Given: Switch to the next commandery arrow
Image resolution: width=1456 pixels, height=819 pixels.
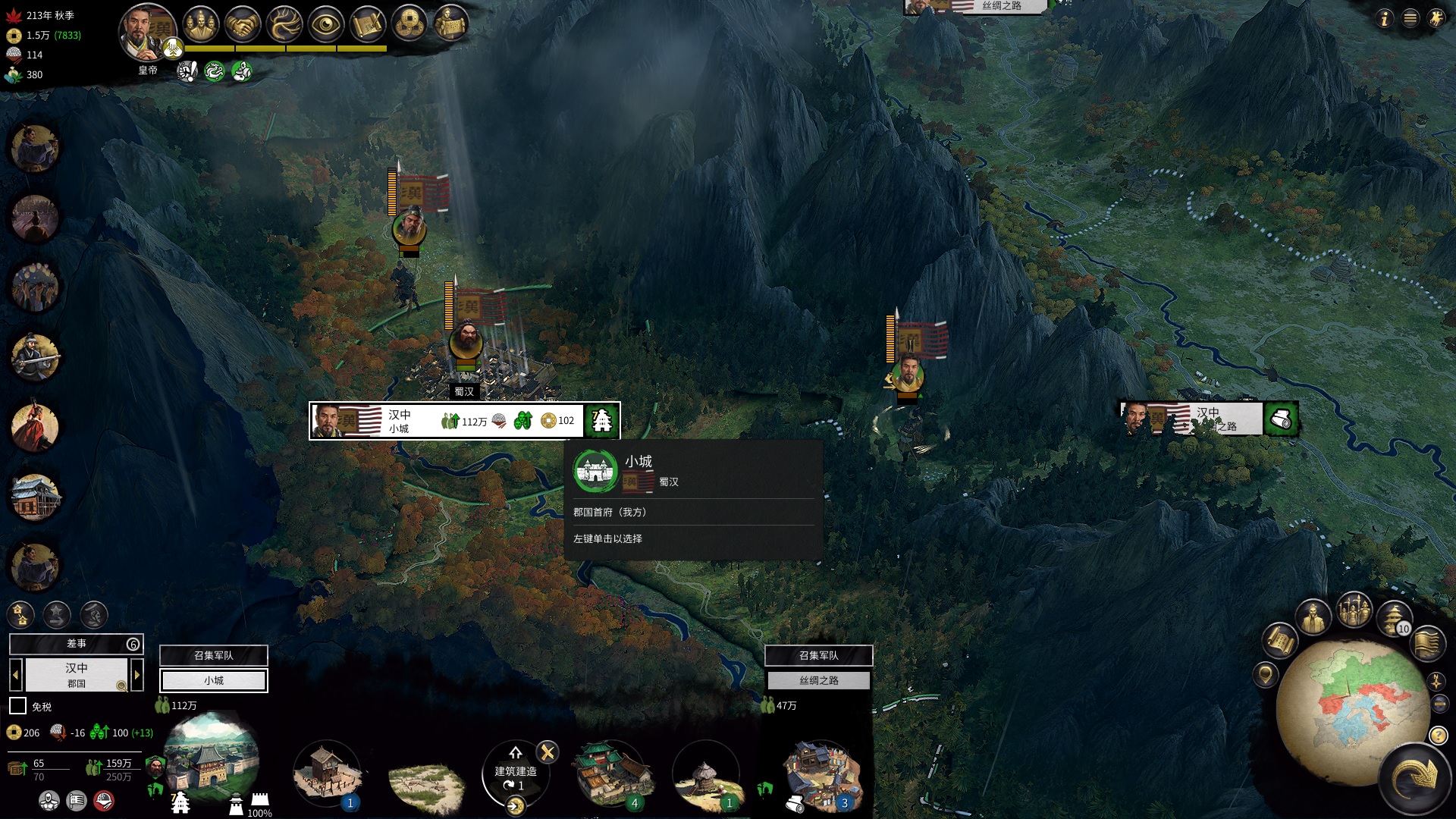Looking at the screenshot, I should point(137,674).
